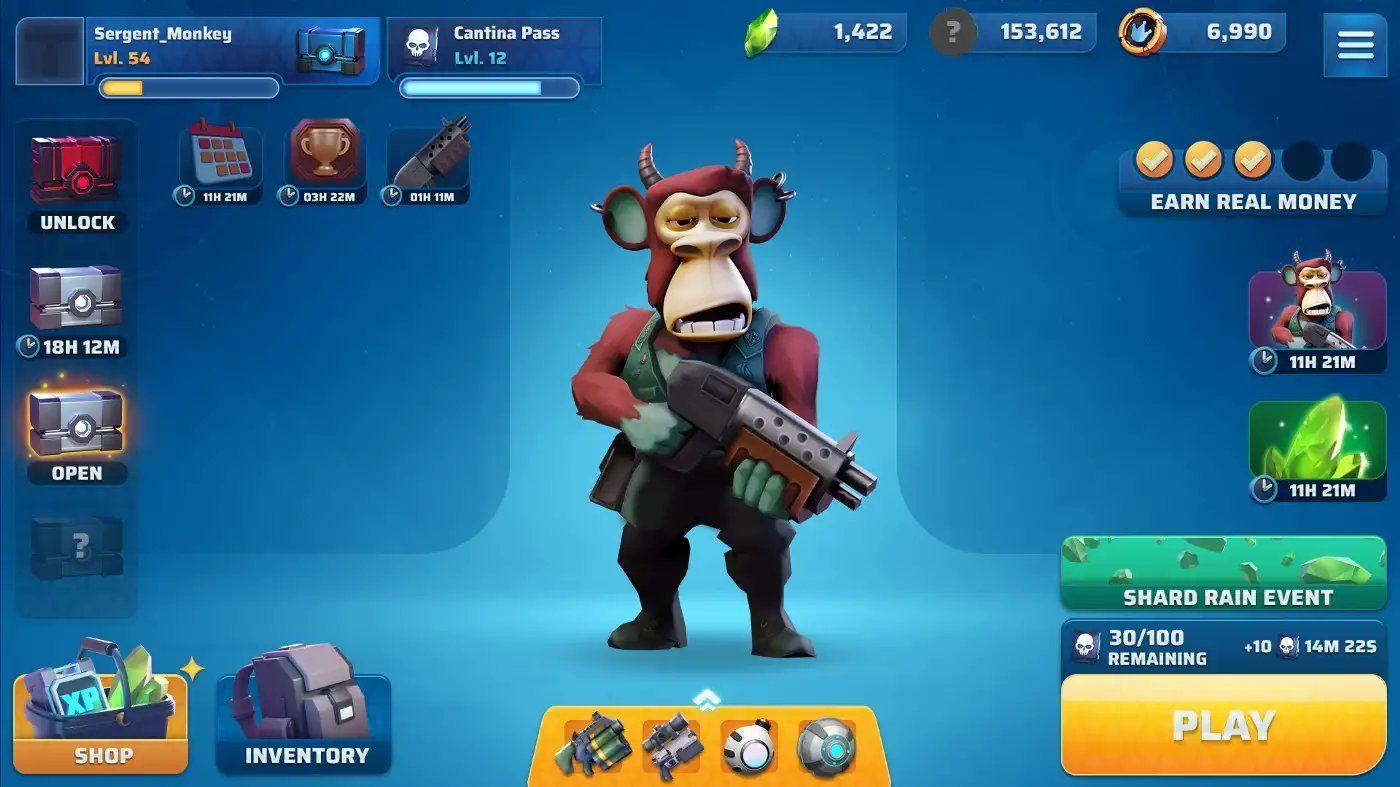
Task: Click the first orange checkmark above EARN REAL MONEY
Action: pos(1153,158)
